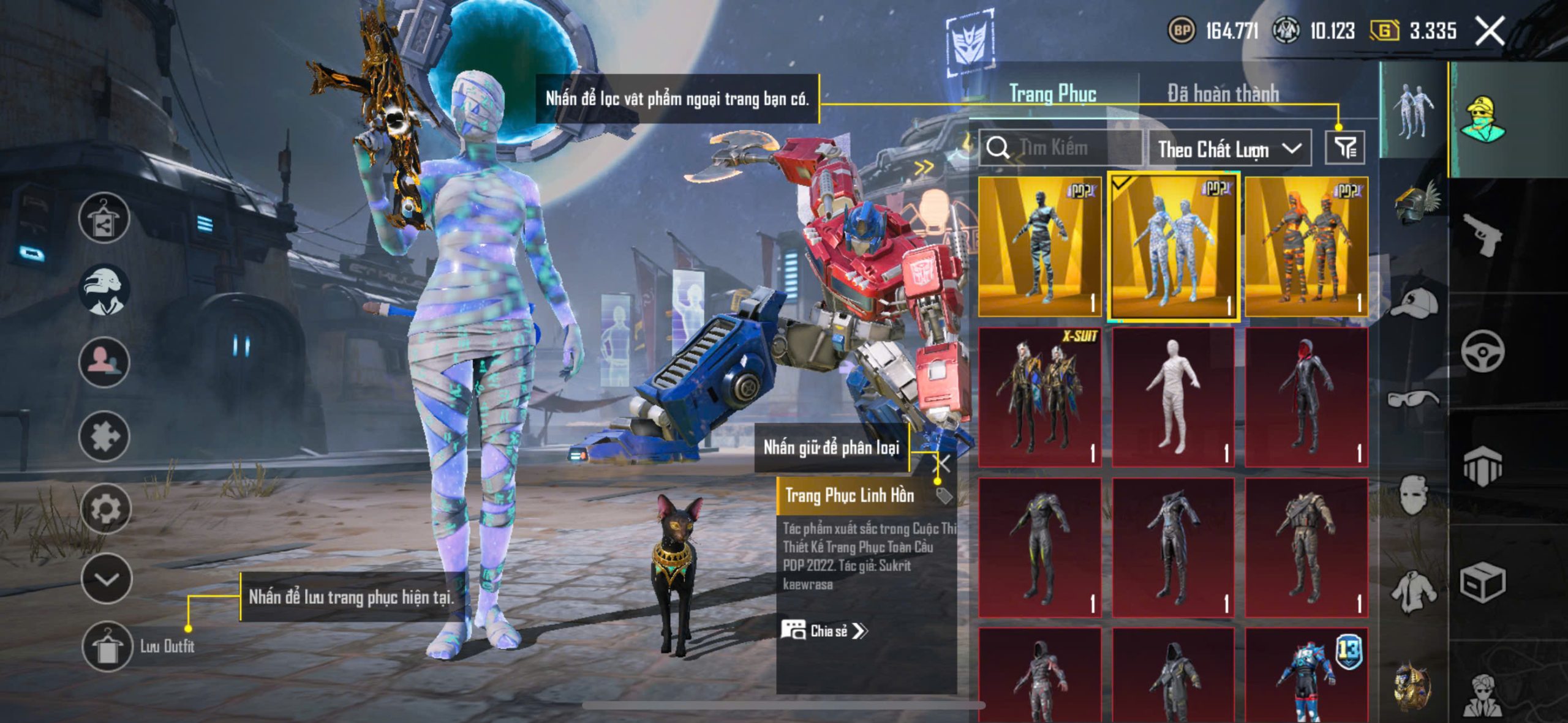Save the current look with Lưu Outfit

tap(108, 646)
